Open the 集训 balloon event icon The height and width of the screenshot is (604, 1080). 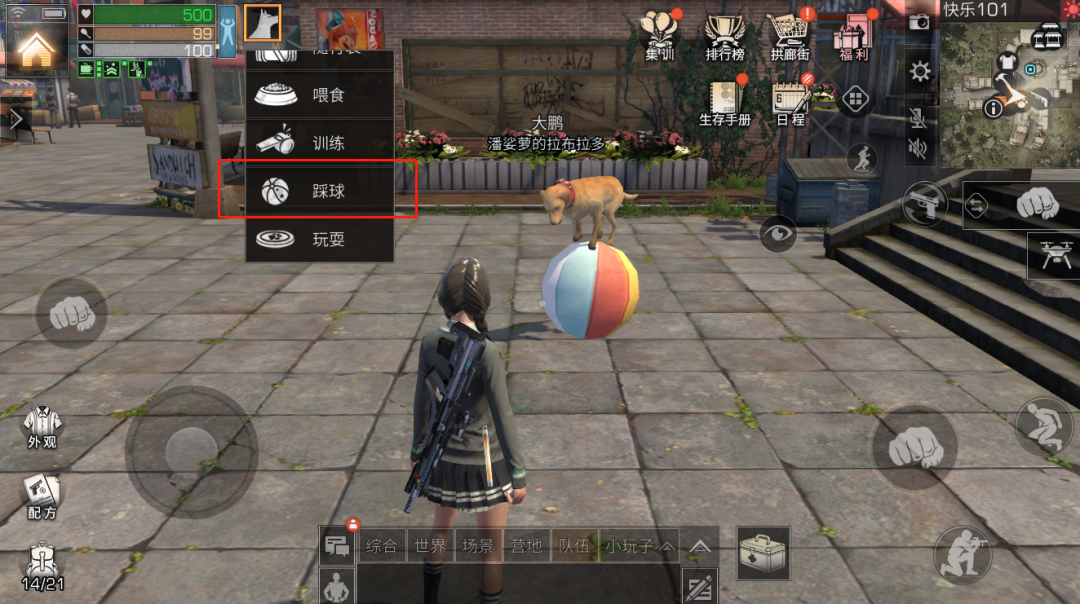659,36
